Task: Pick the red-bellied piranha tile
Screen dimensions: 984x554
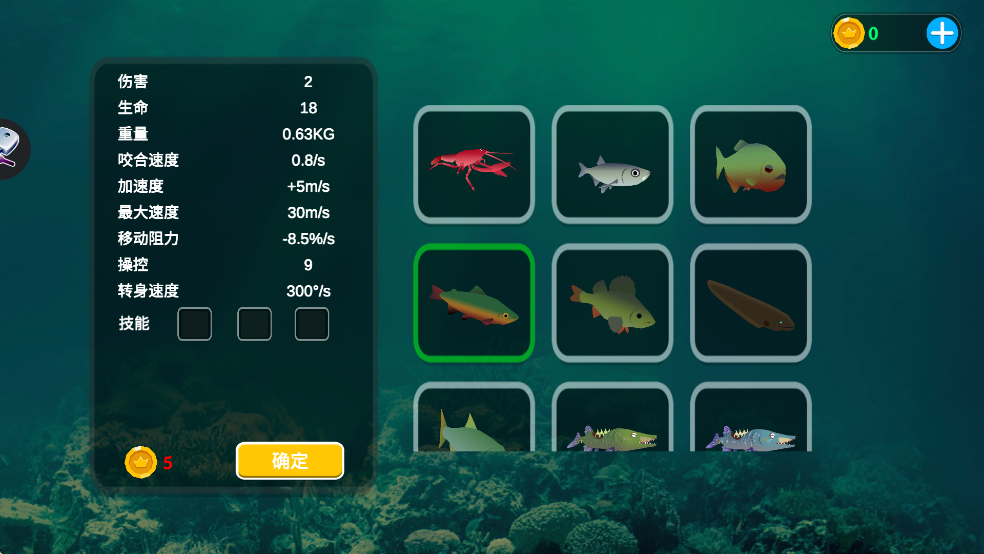Action: (x=750, y=164)
